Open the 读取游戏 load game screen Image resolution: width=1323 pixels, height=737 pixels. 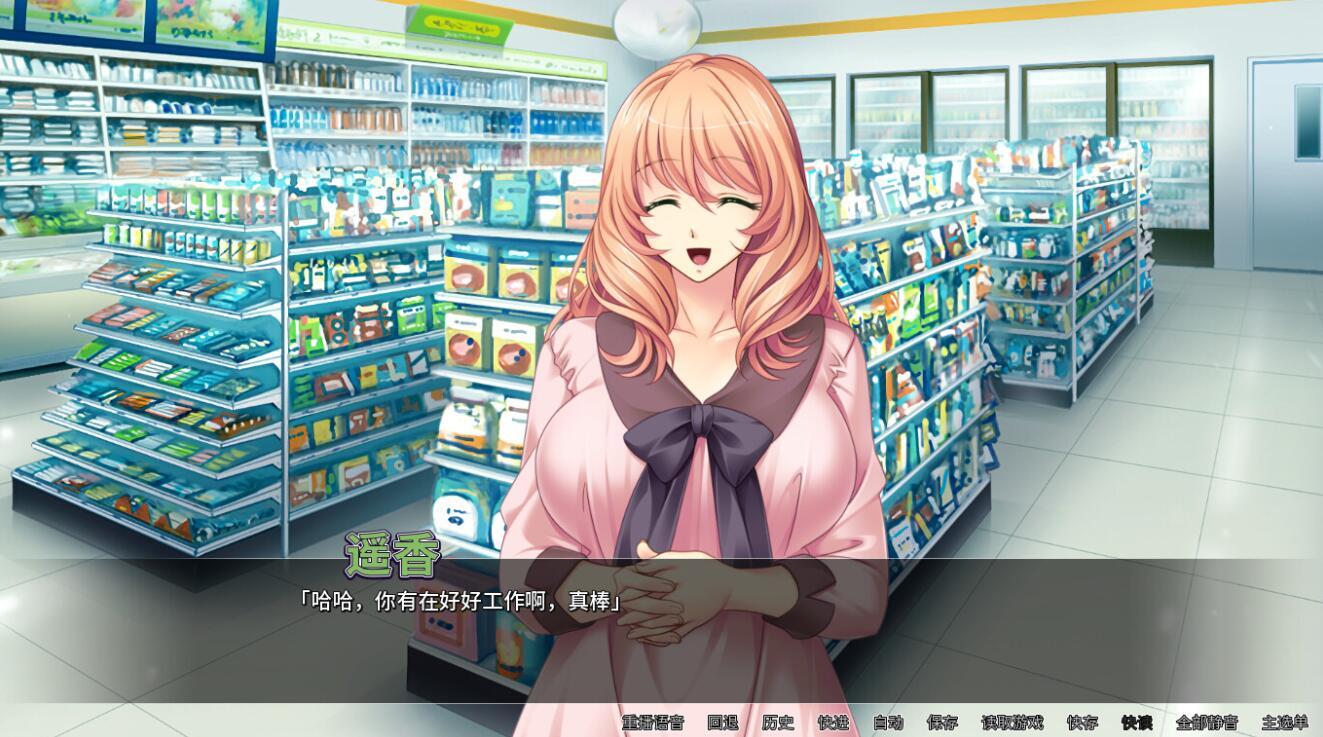coord(1013,723)
